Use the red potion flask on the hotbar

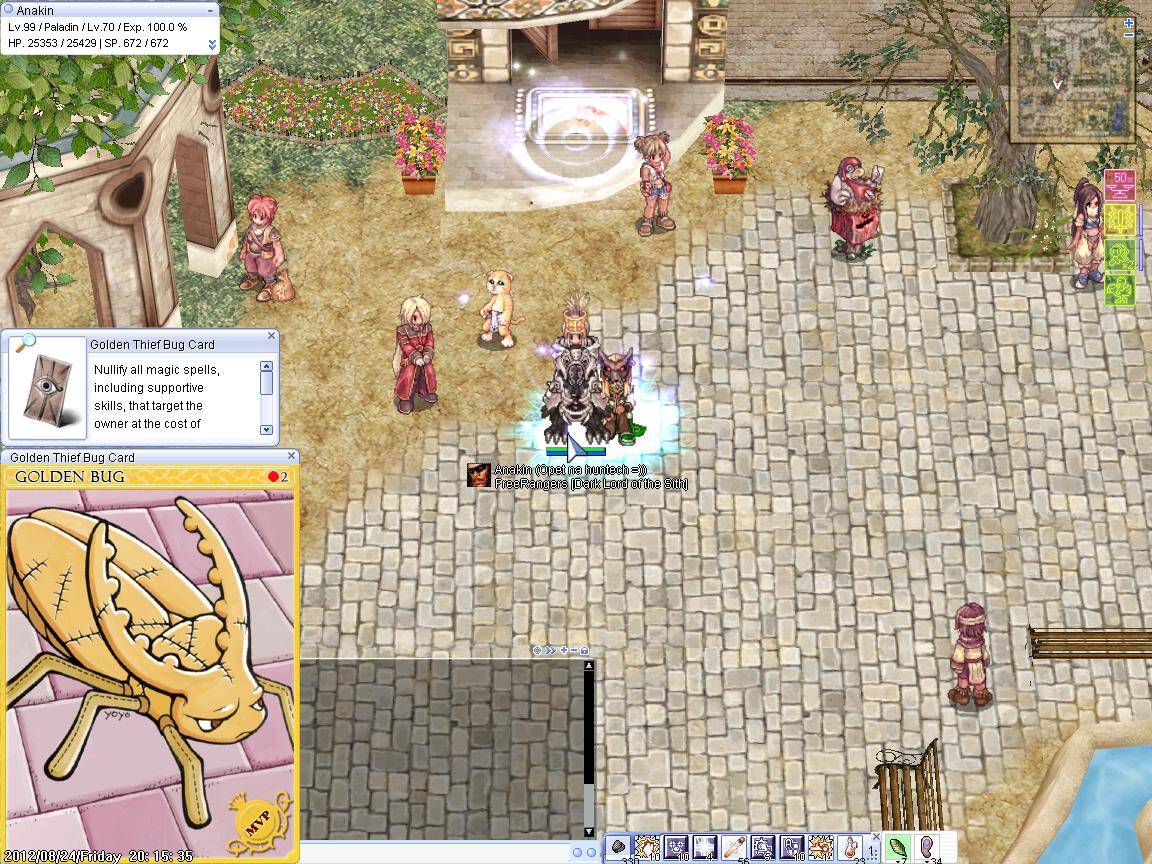pyautogui.click(x=851, y=846)
